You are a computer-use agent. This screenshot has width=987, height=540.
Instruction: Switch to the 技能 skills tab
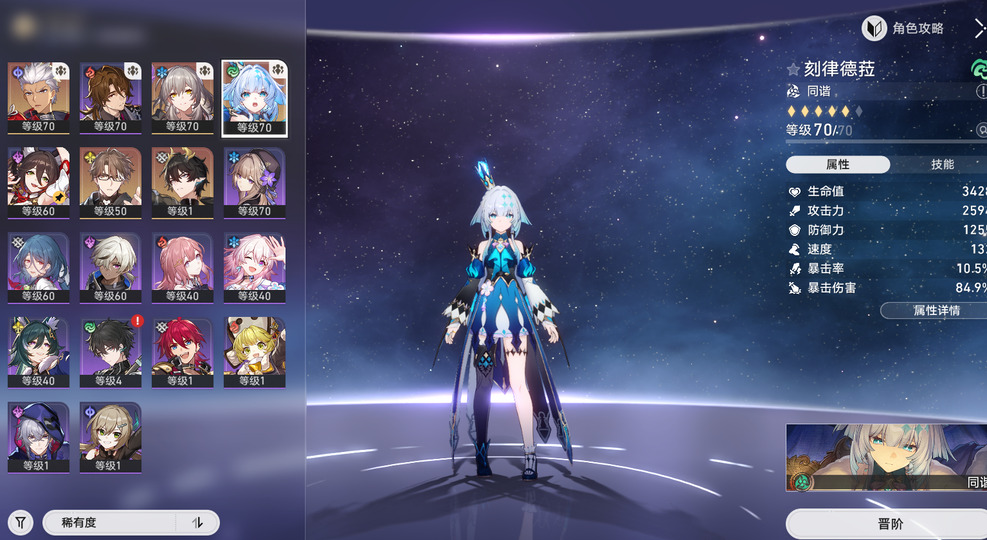(941, 164)
